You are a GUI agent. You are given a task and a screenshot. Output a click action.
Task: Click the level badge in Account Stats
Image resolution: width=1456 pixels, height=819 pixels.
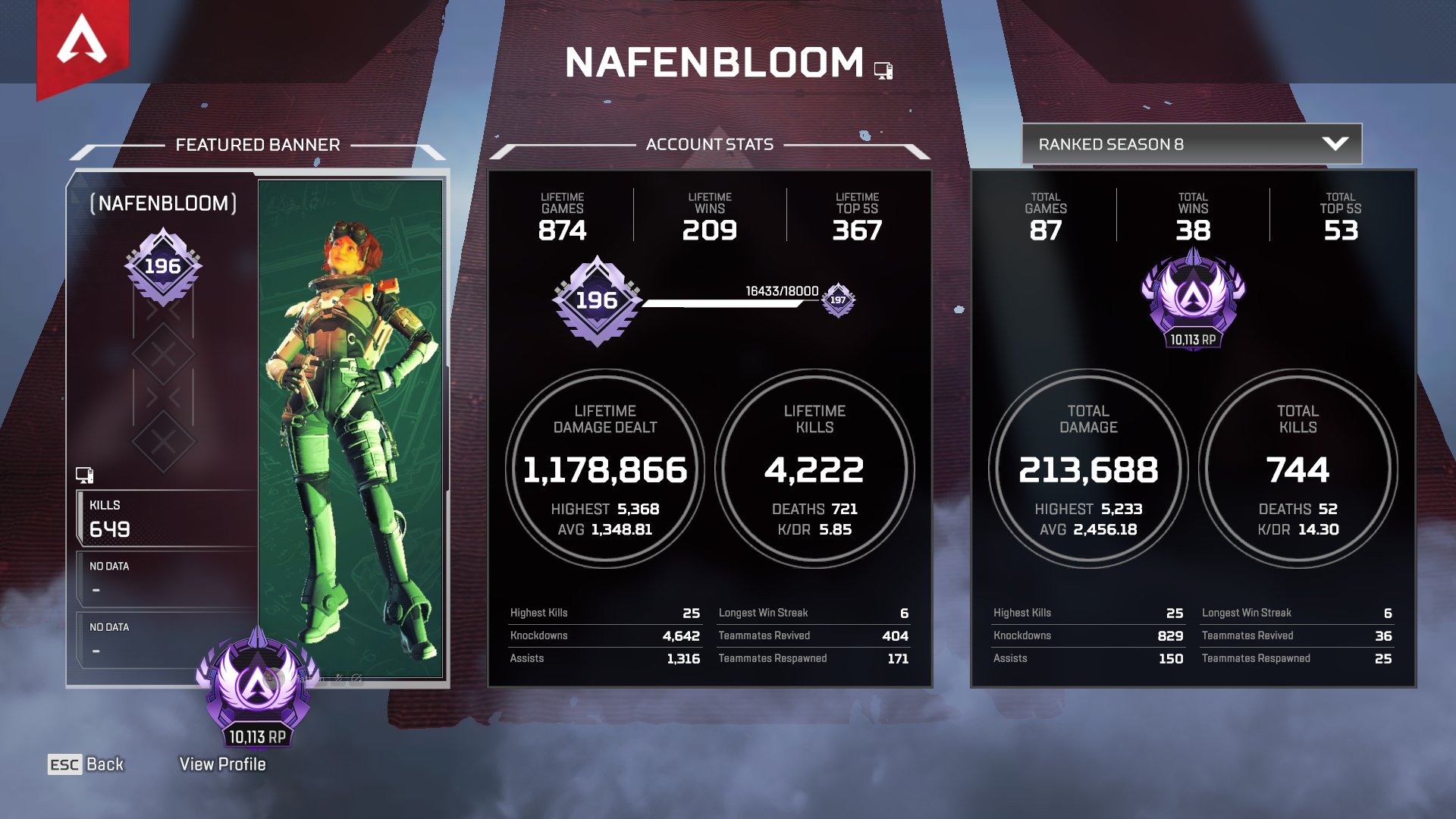coord(598,302)
